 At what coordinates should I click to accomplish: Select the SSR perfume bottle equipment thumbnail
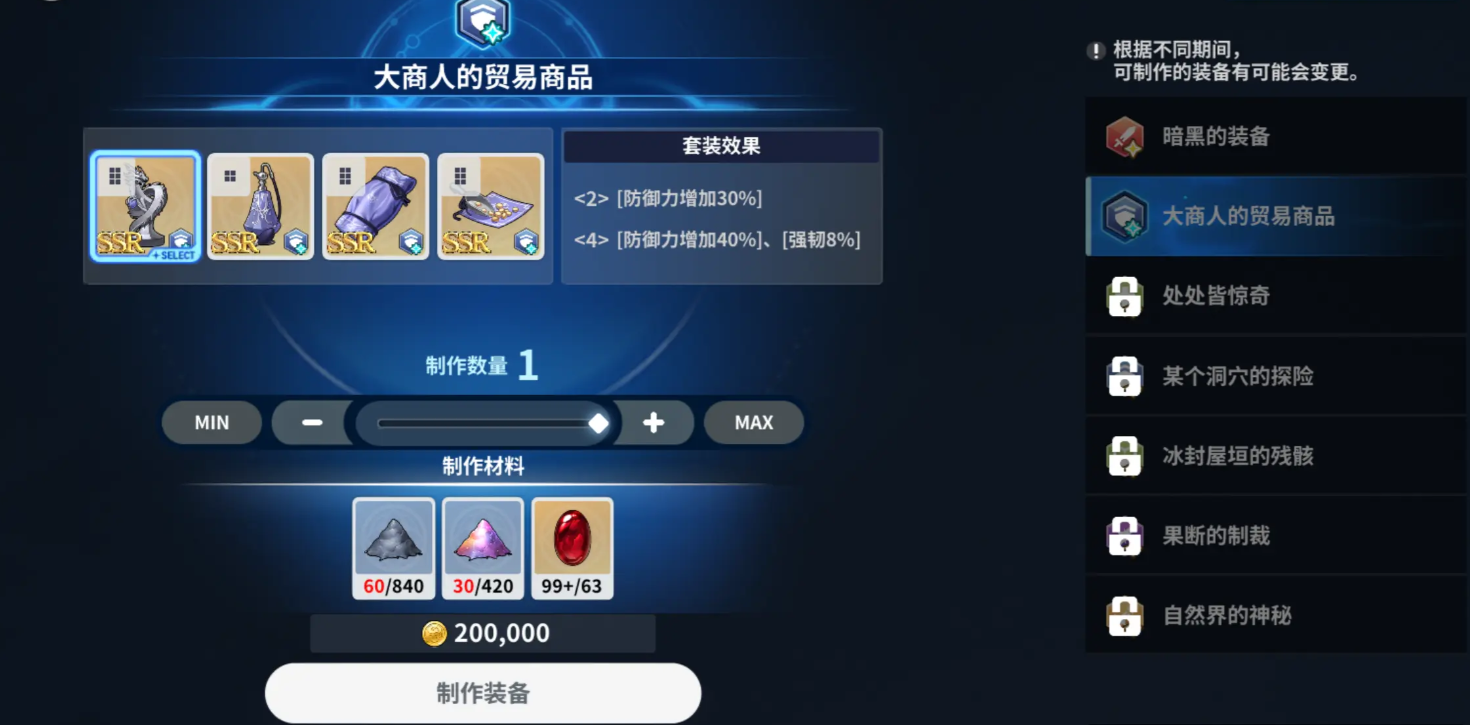coord(260,205)
